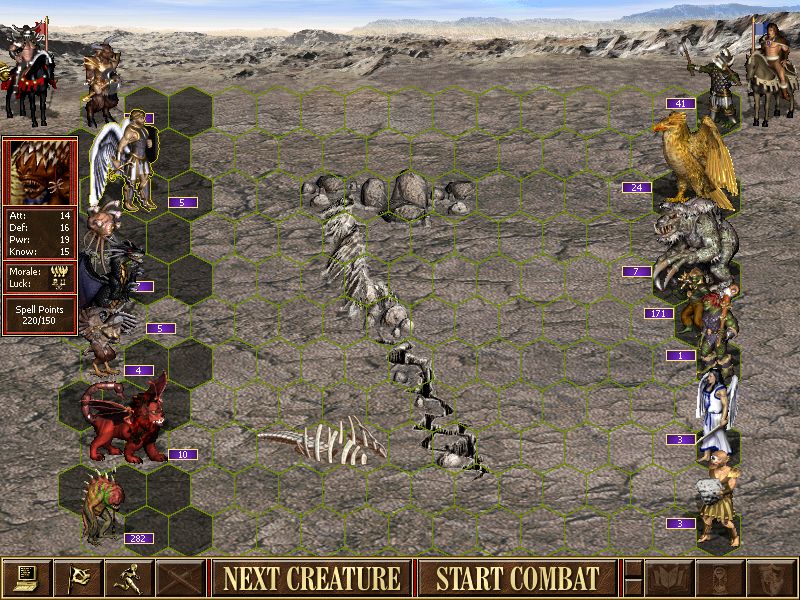Viewport: 800px width, 600px height.
Task: Surrender using the white flag button
Action: point(78,578)
